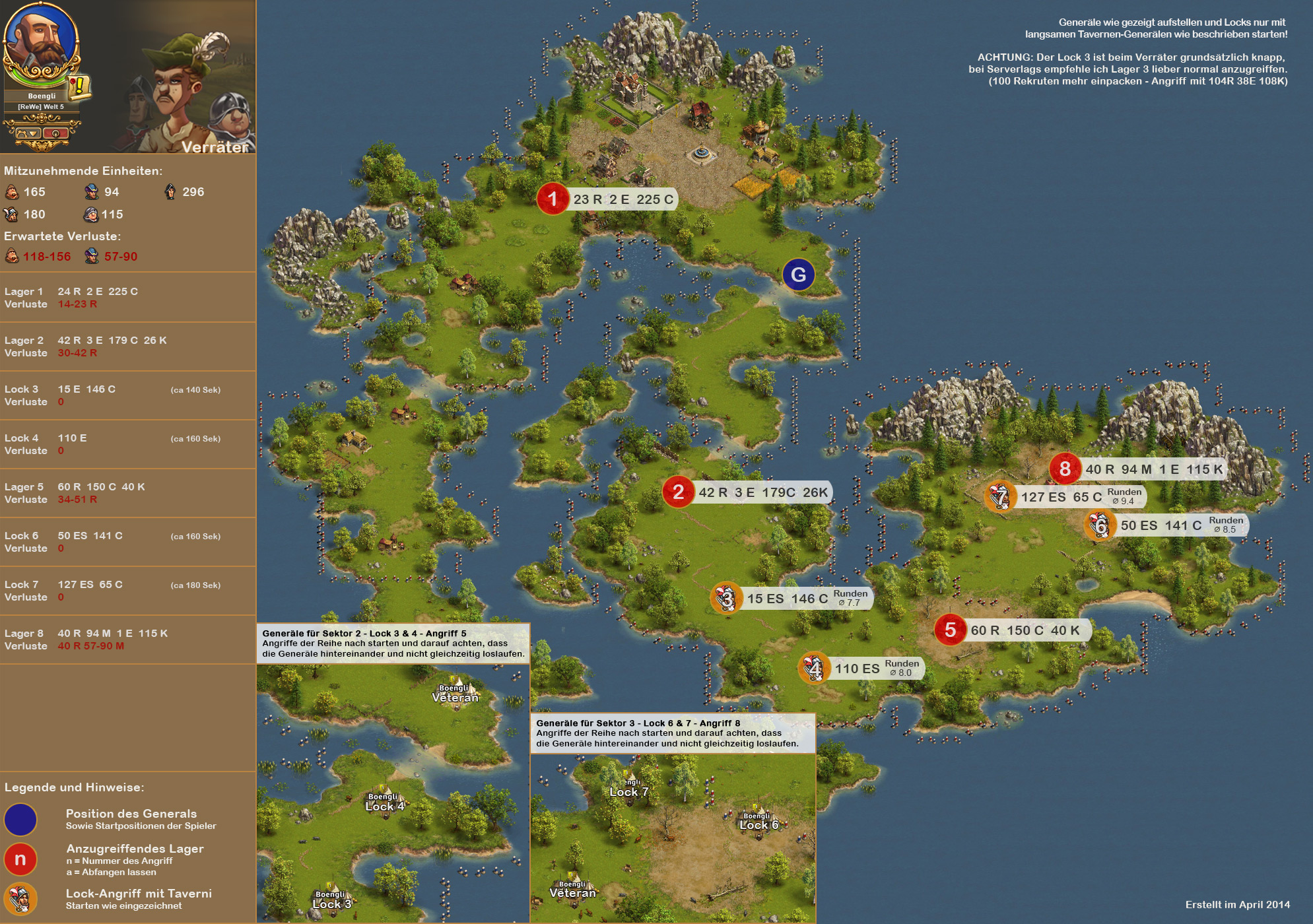Choose the orange lock marker numbered 6
The height and width of the screenshot is (924, 1313).
1100,525
